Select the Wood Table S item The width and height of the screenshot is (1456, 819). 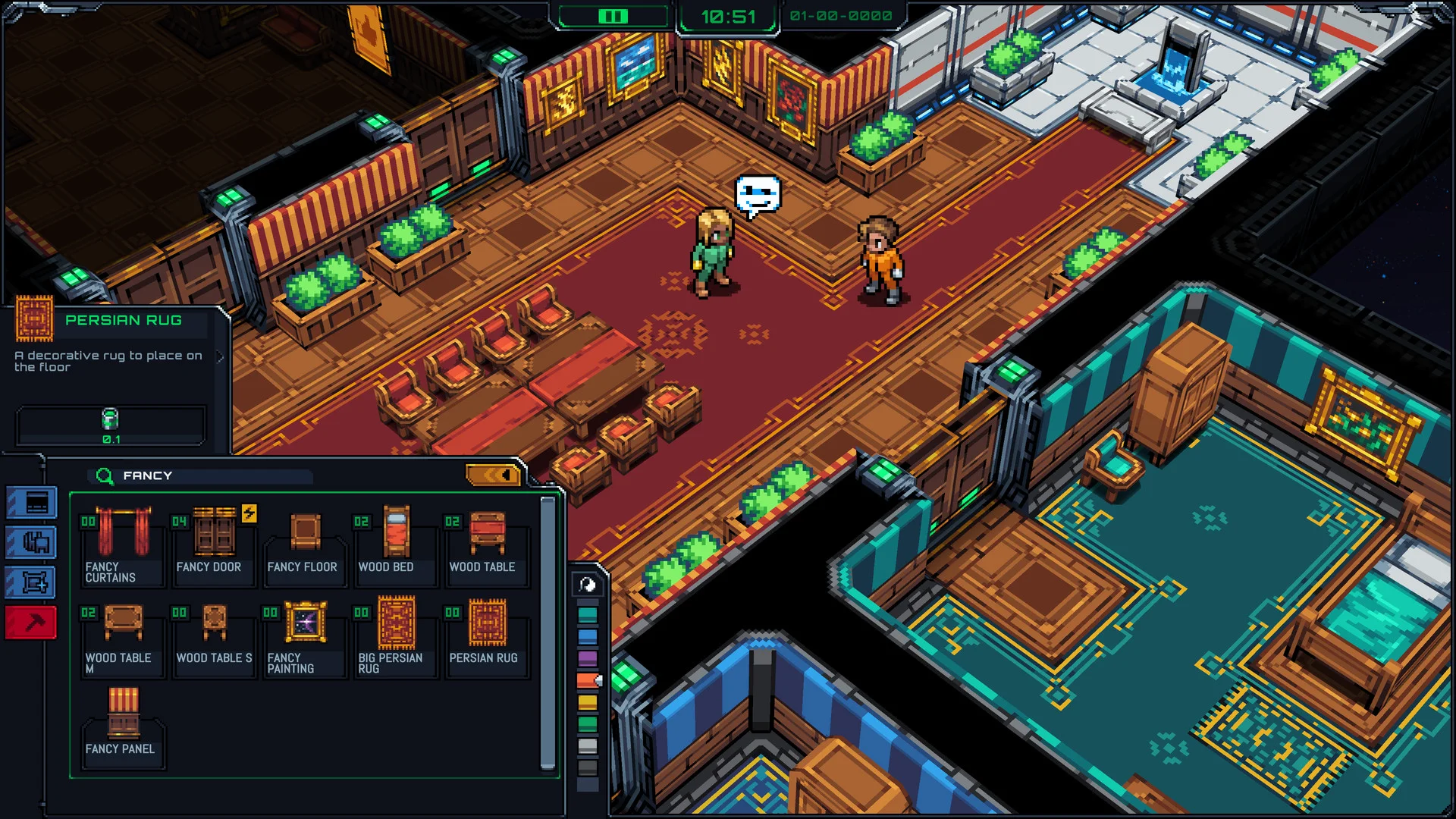[214, 635]
